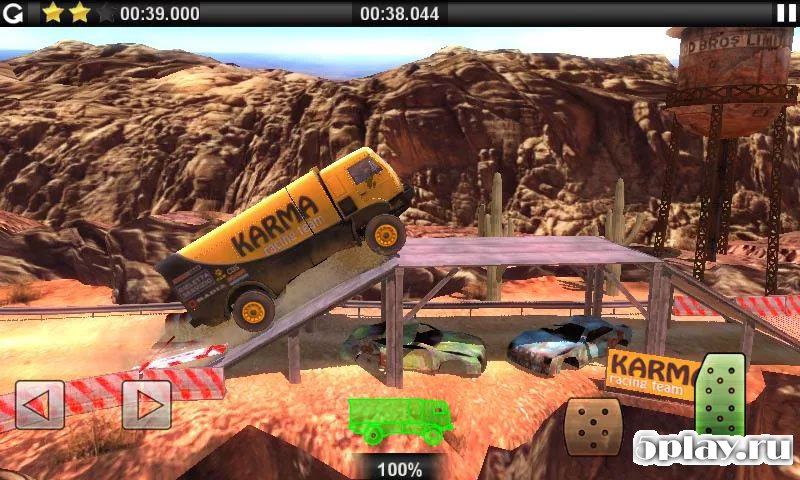Click the restart arrow icon
Image resolution: width=800 pixels, height=480 pixels.
click(13, 12)
